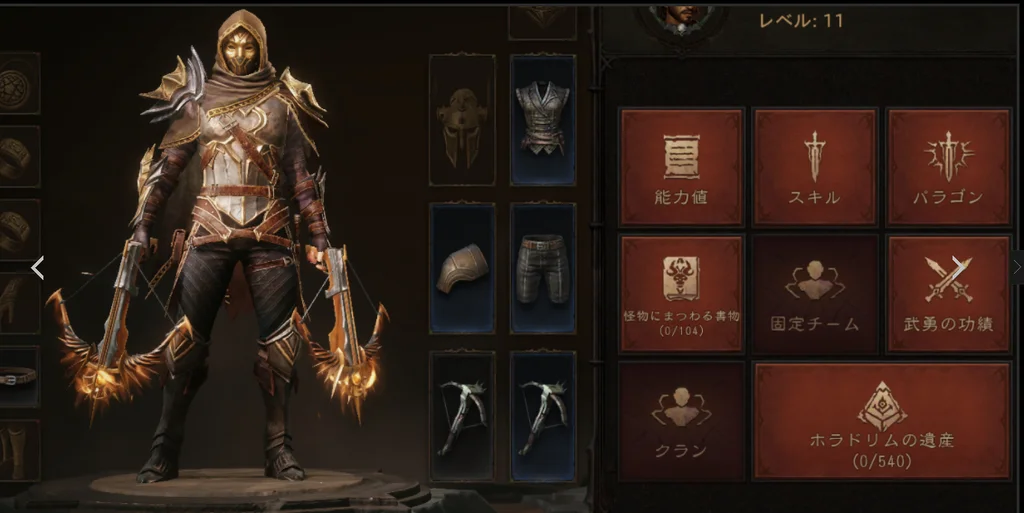Click the left gallery arrow
Screen dimensions: 1024x513
(38, 267)
